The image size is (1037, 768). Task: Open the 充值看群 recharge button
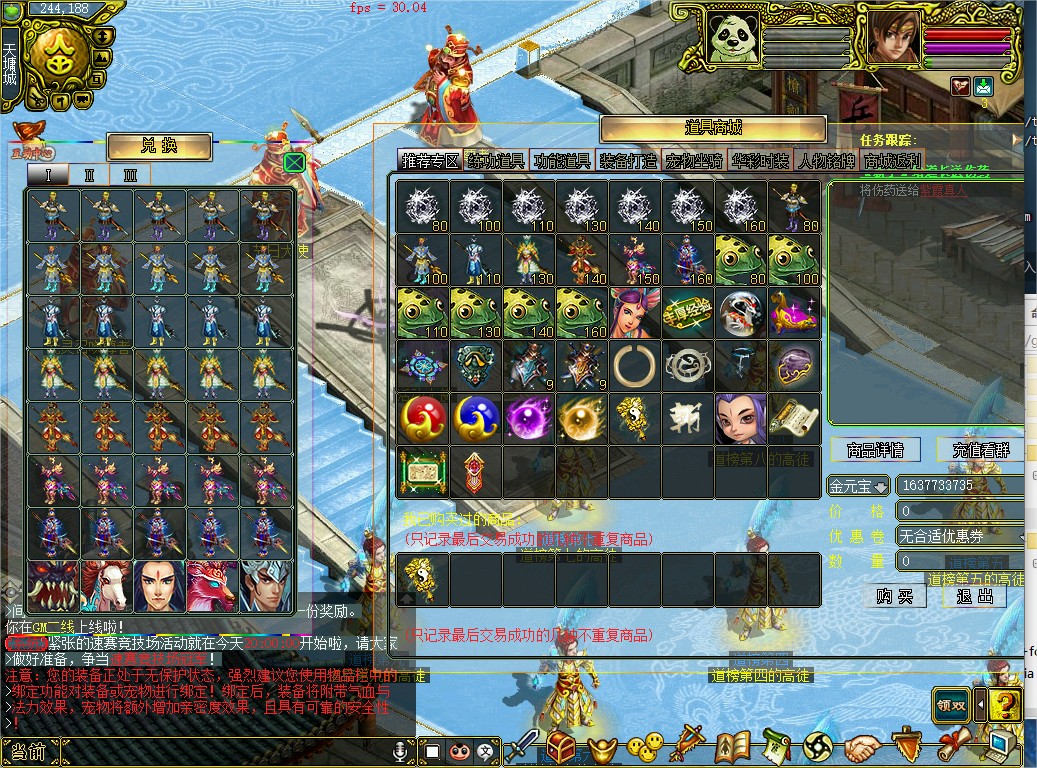pyautogui.click(x=981, y=450)
